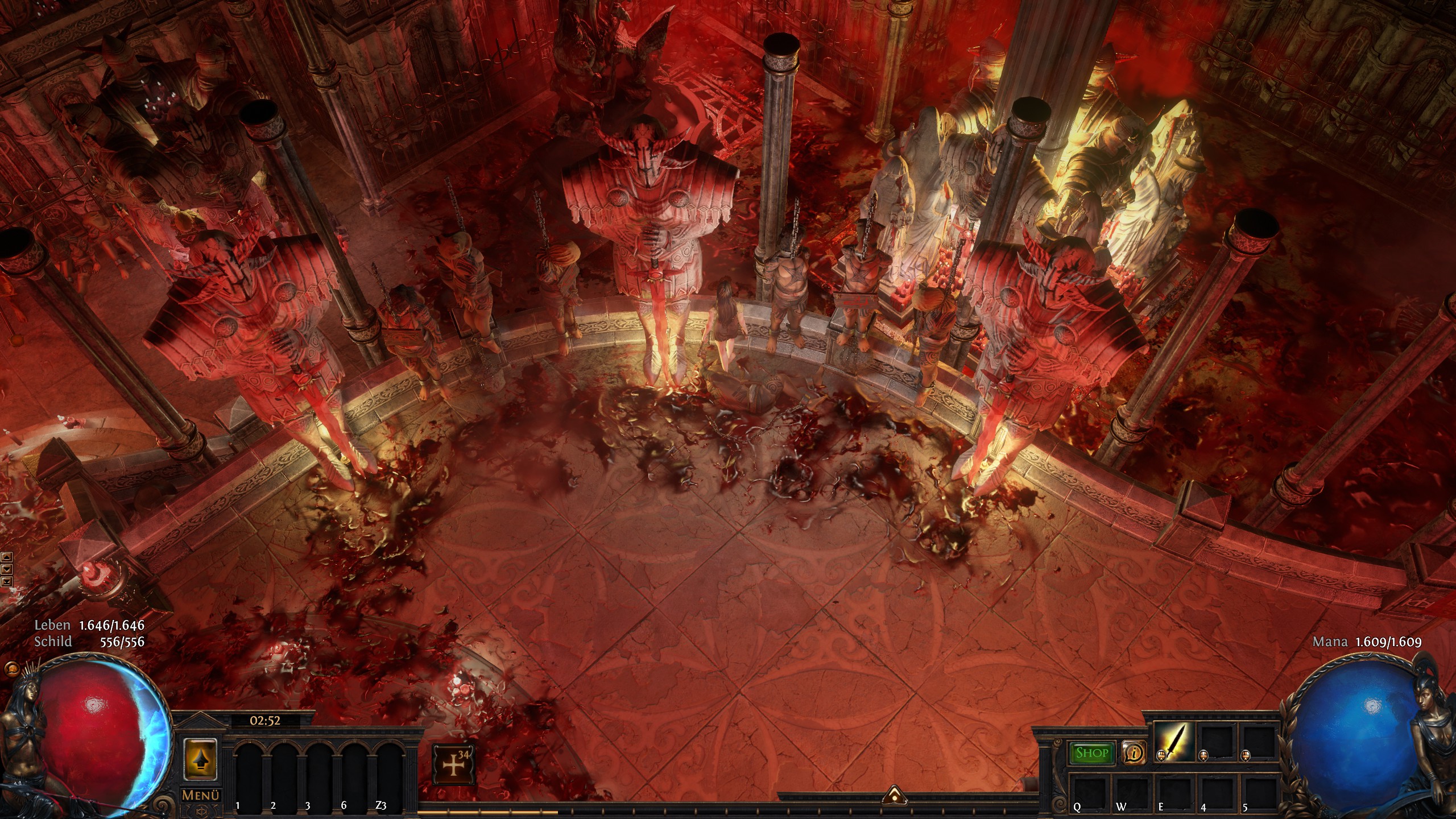Click the golden arrow level-up icon
The width and height of the screenshot is (1456, 819).
pyautogui.click(x=201, y=759)
